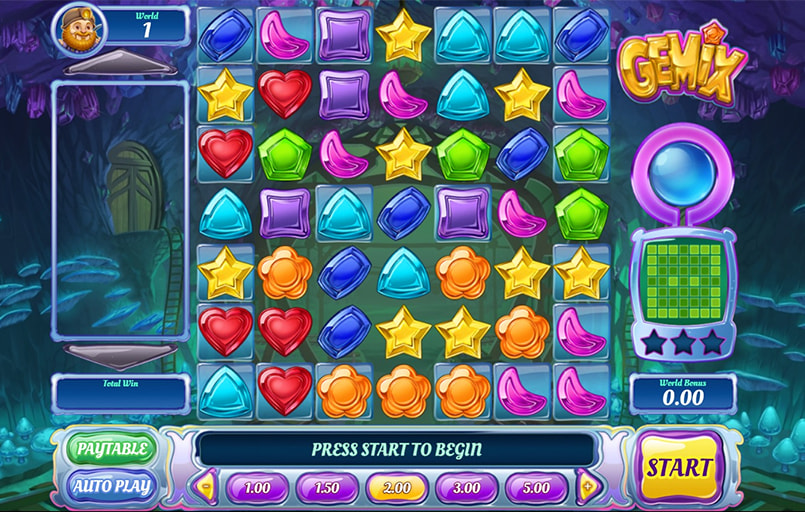Increase bet with right arrow button

coord(587,488)
